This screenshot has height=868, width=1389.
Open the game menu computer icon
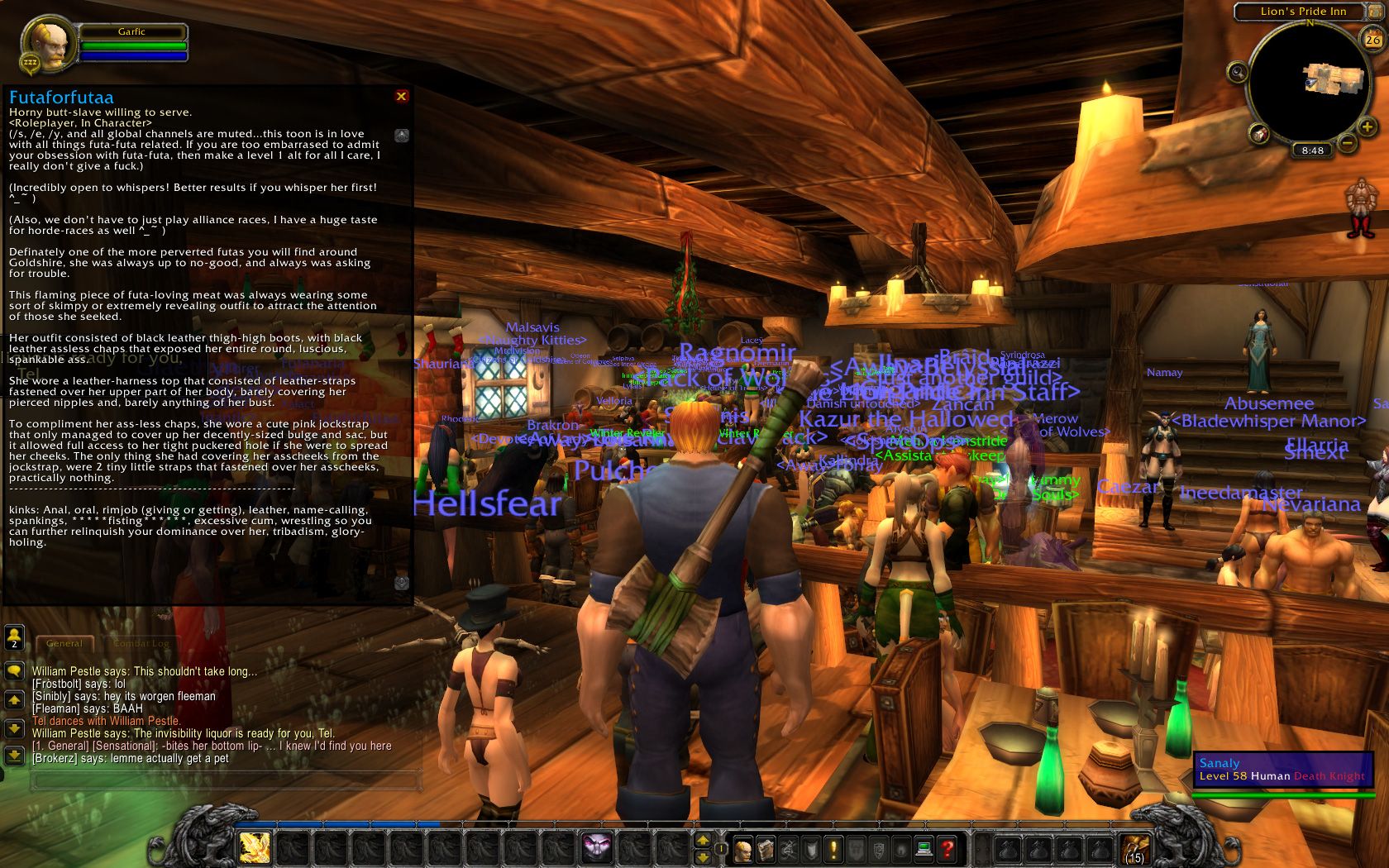click(924, 848)
